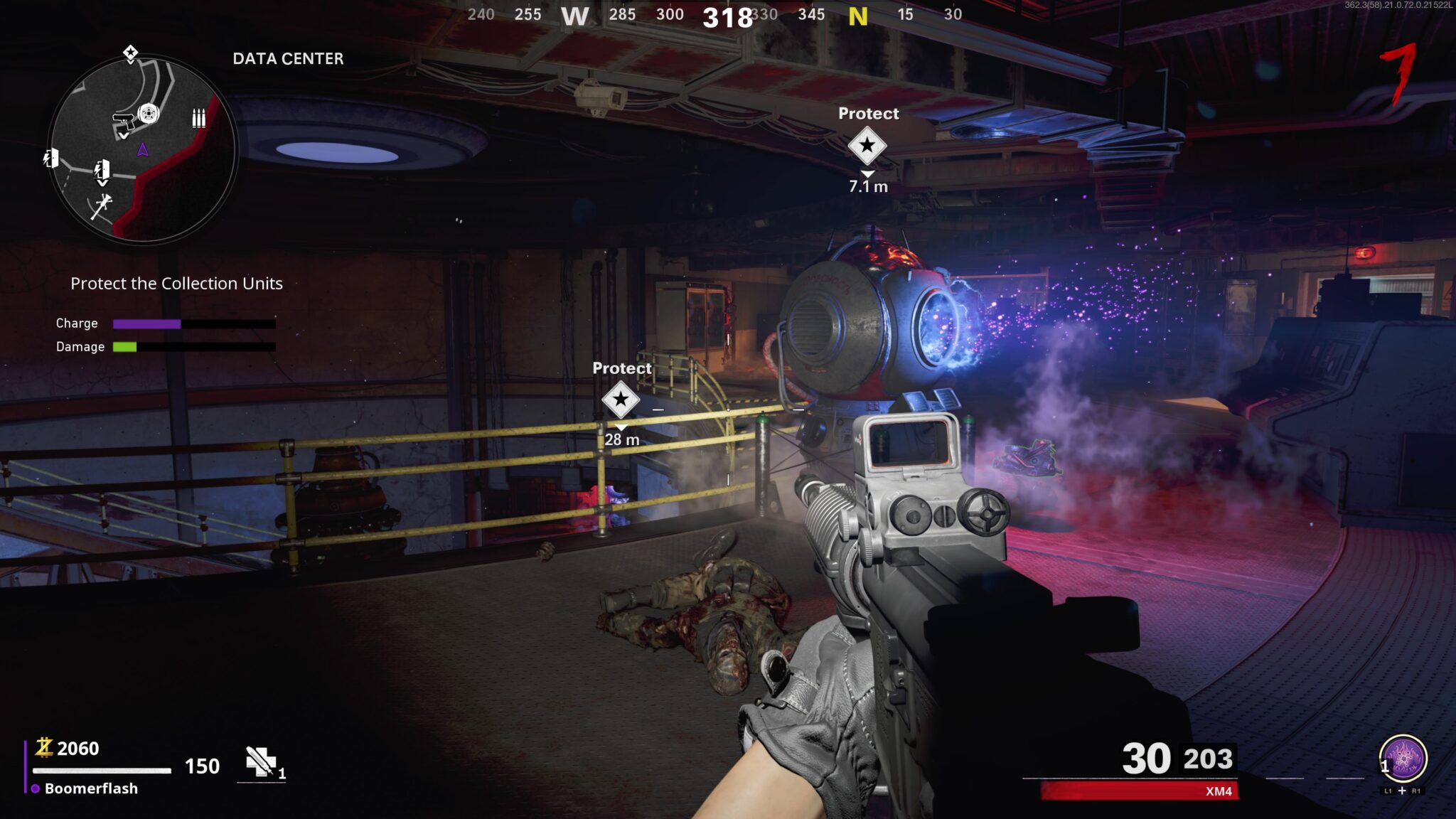Toggle the leftmost electric door icon on the minimap
1456x819 pixels.
point(50,159)
